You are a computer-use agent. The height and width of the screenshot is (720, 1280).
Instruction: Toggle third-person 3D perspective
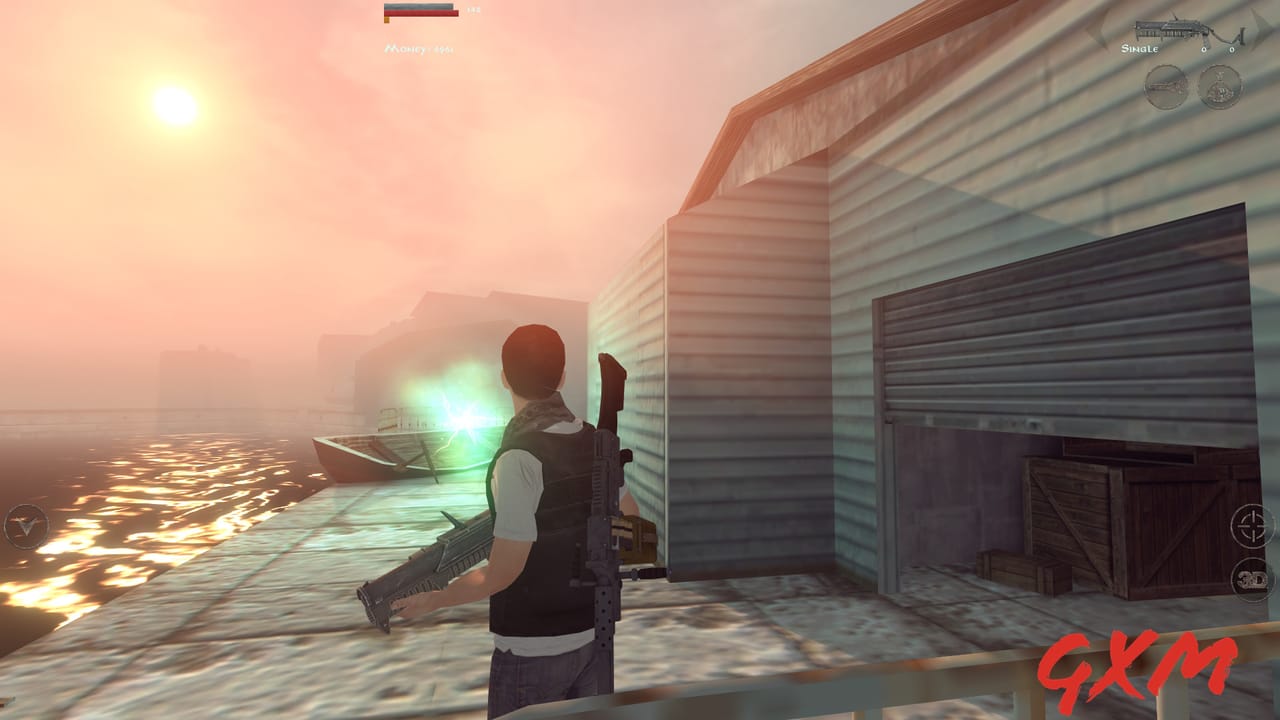(x=1252, y=578)
